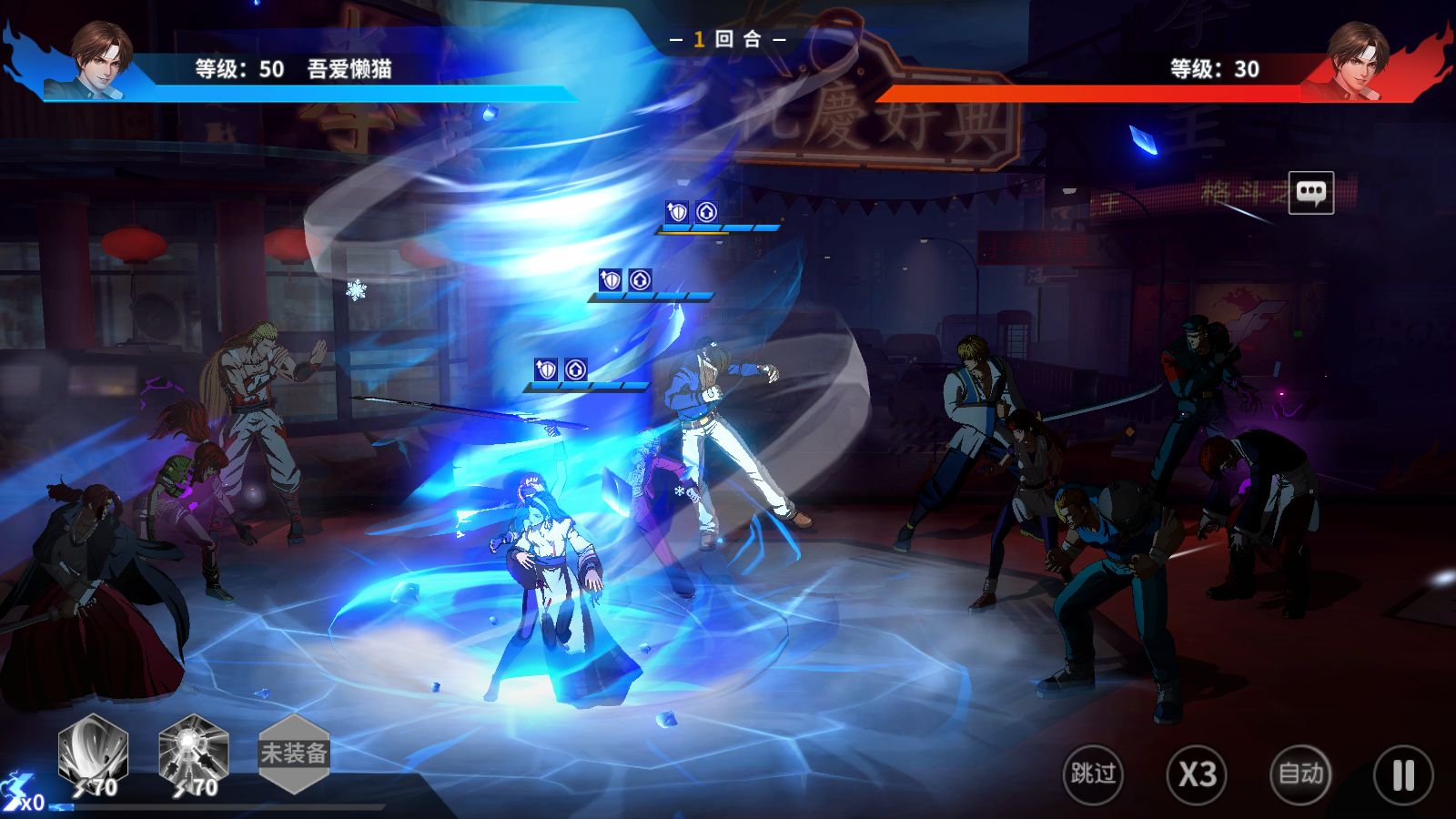Toggle the X3 battle speed

pyautogui.click(x=1197, y=774)
